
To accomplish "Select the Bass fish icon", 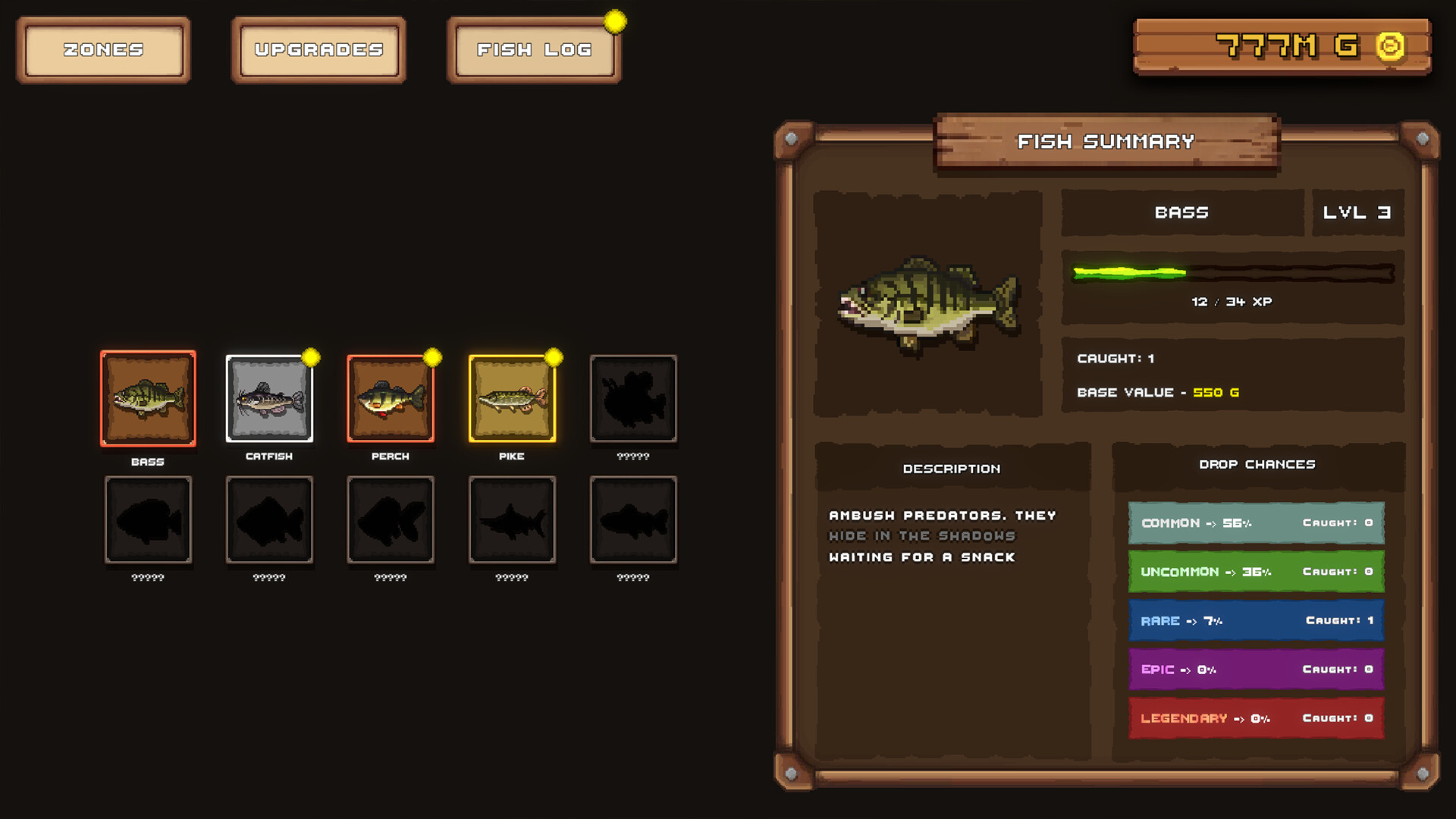I will point(149,398).
